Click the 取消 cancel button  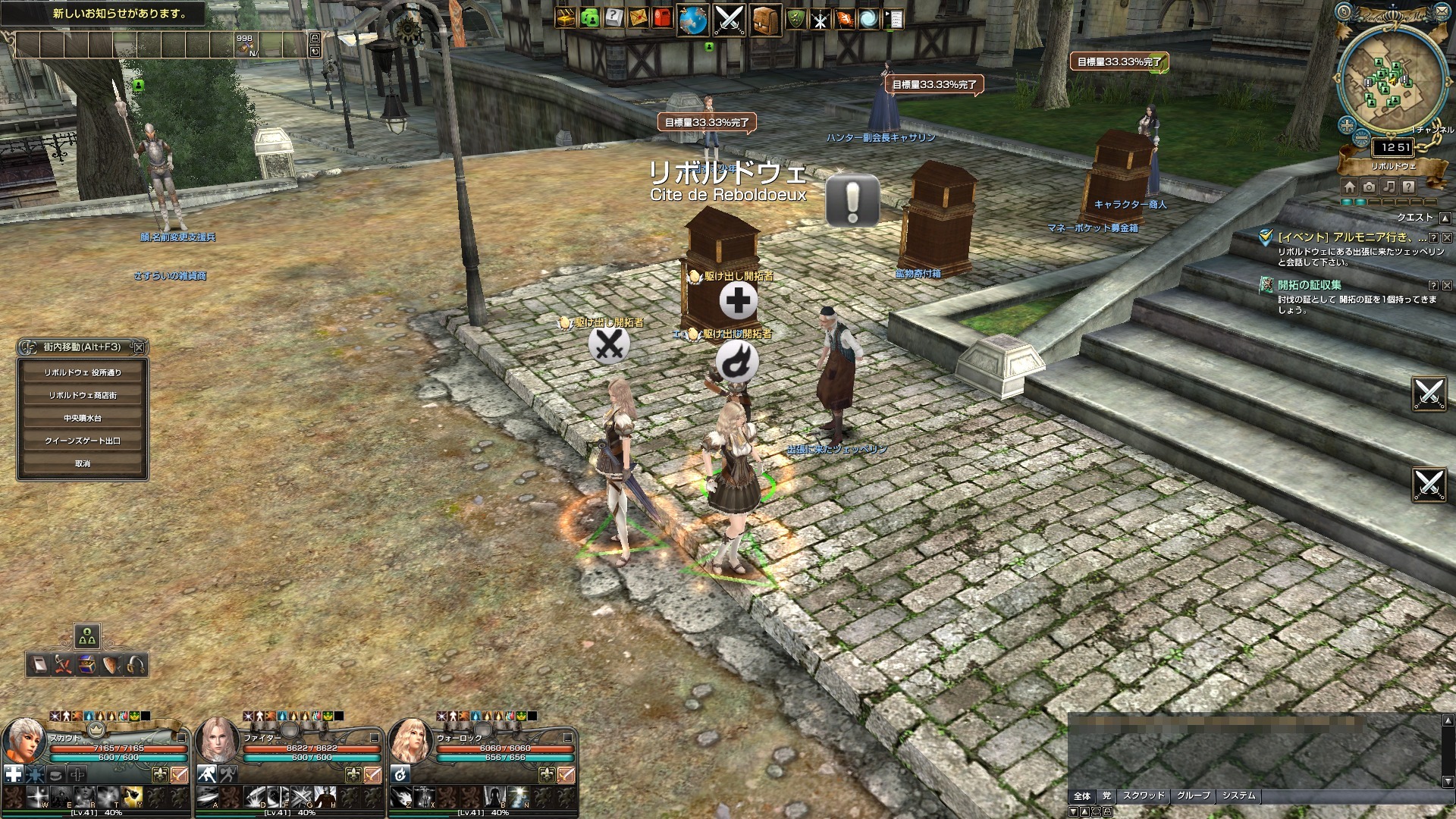[83, 463]
